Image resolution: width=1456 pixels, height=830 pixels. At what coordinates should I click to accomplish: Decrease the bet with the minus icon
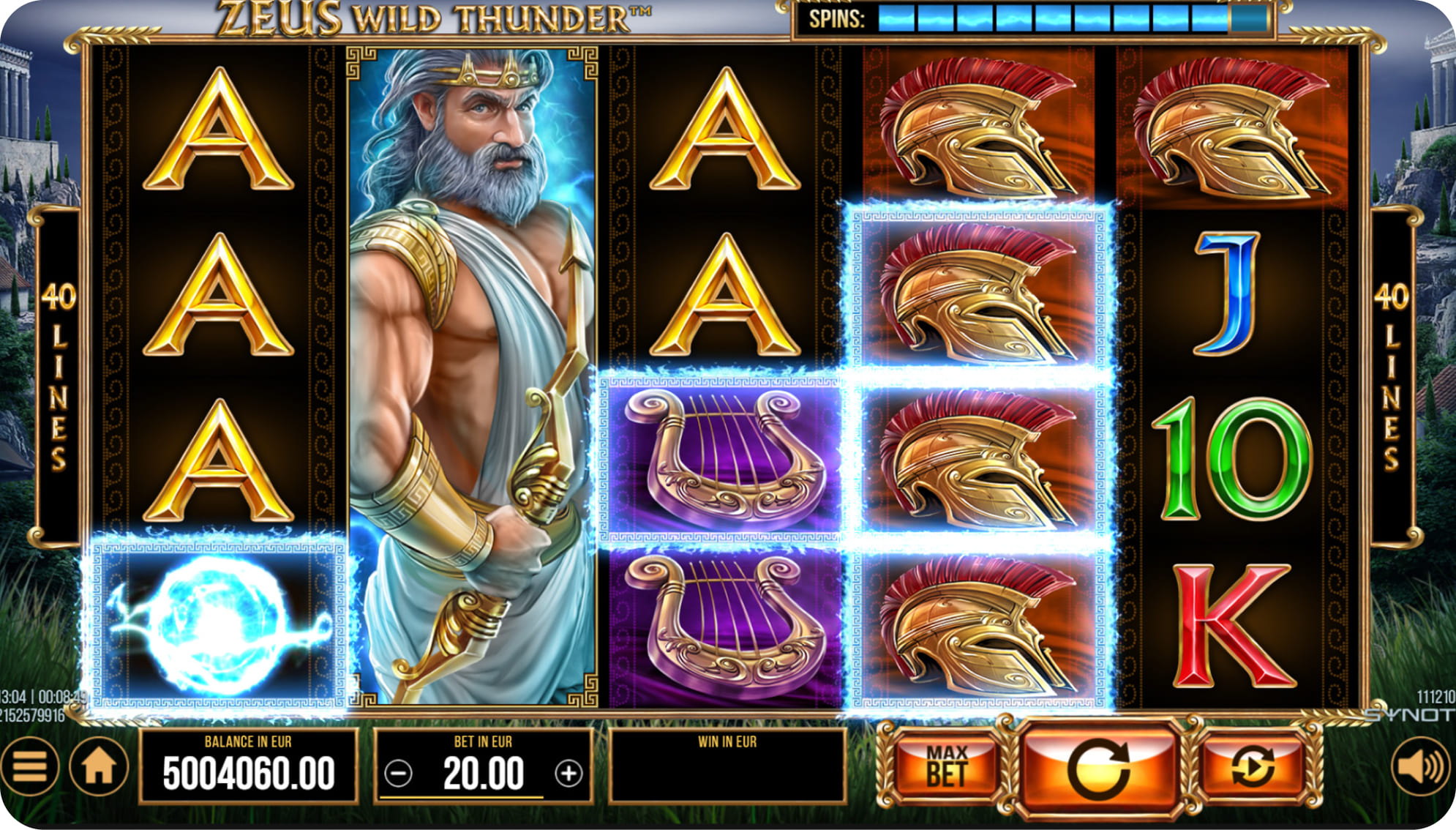399,773
